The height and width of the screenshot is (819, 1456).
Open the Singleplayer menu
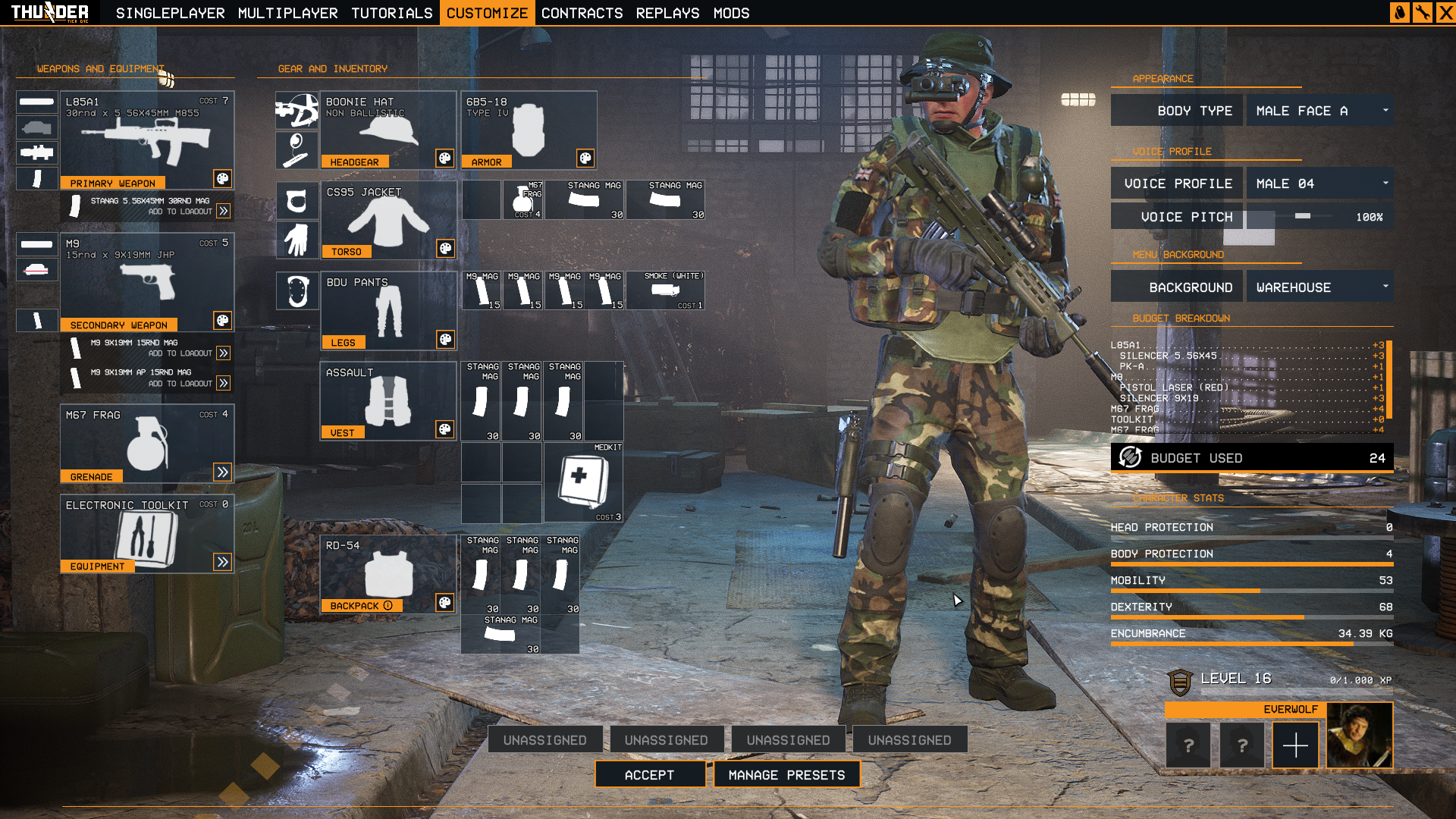click(x=170, y=13)
